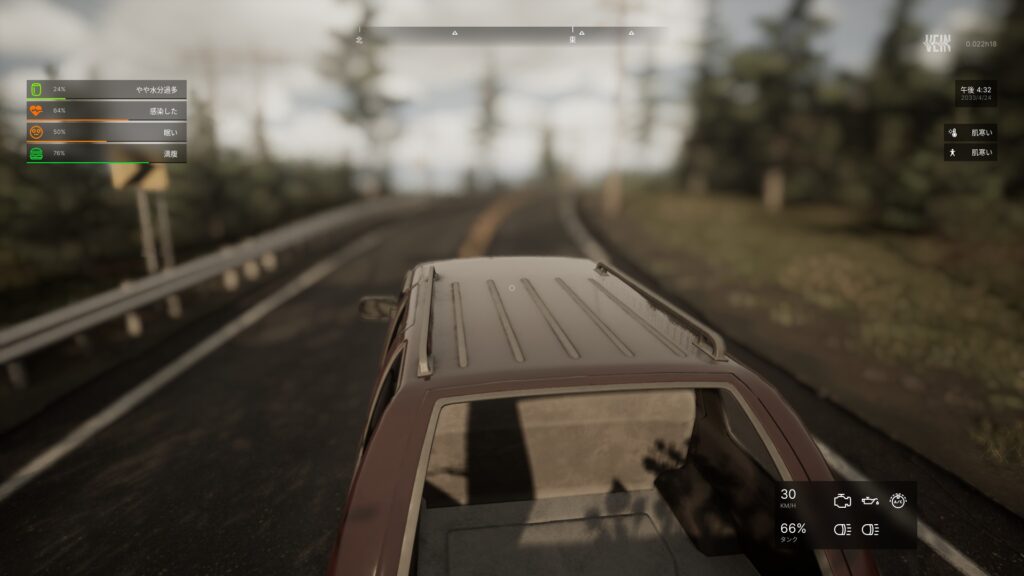Click the VEIN logo watermark
The image size is (1024, 576).
[936, 44]
